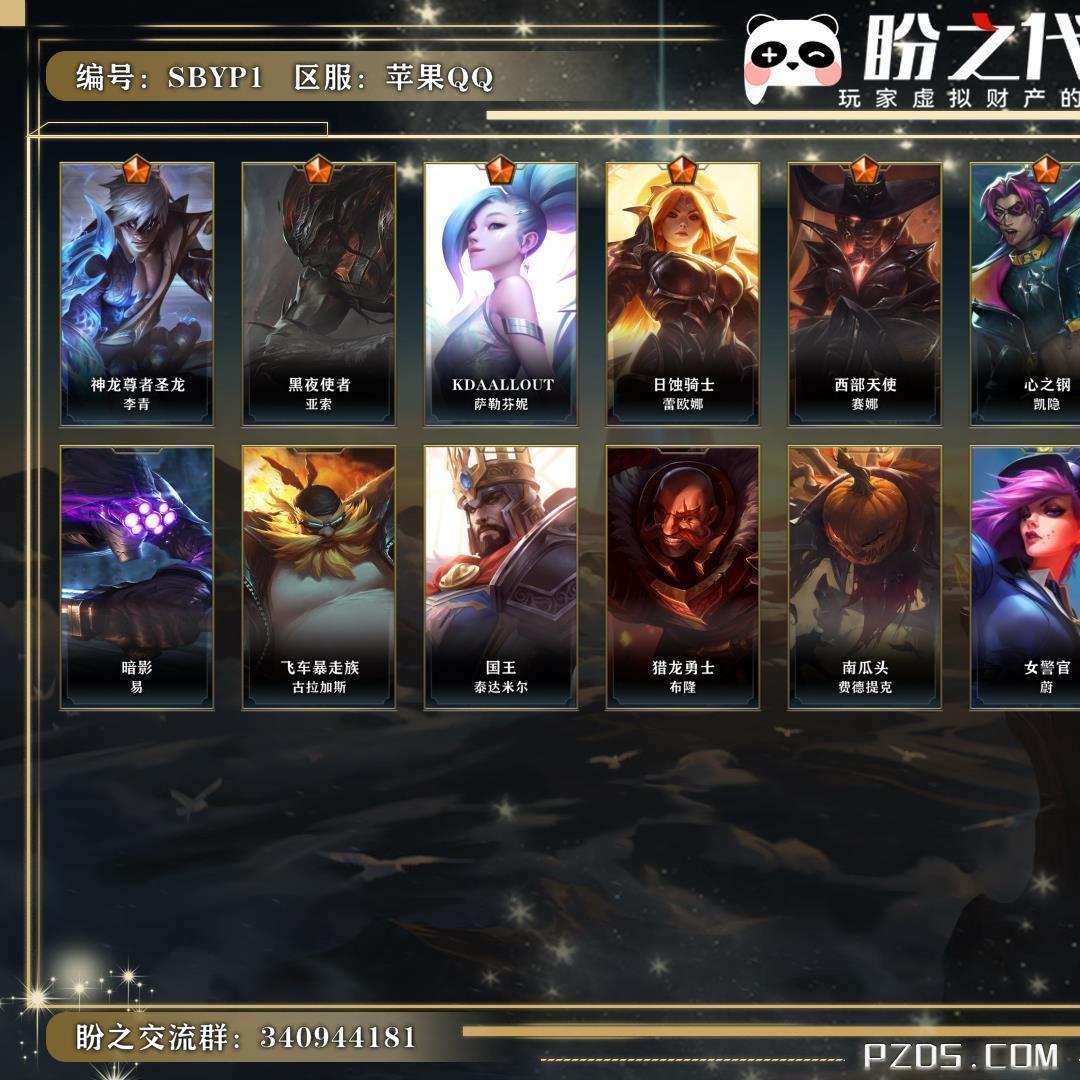Select the 心之钢 凯隐 skin card

(x=1027, y=294)
